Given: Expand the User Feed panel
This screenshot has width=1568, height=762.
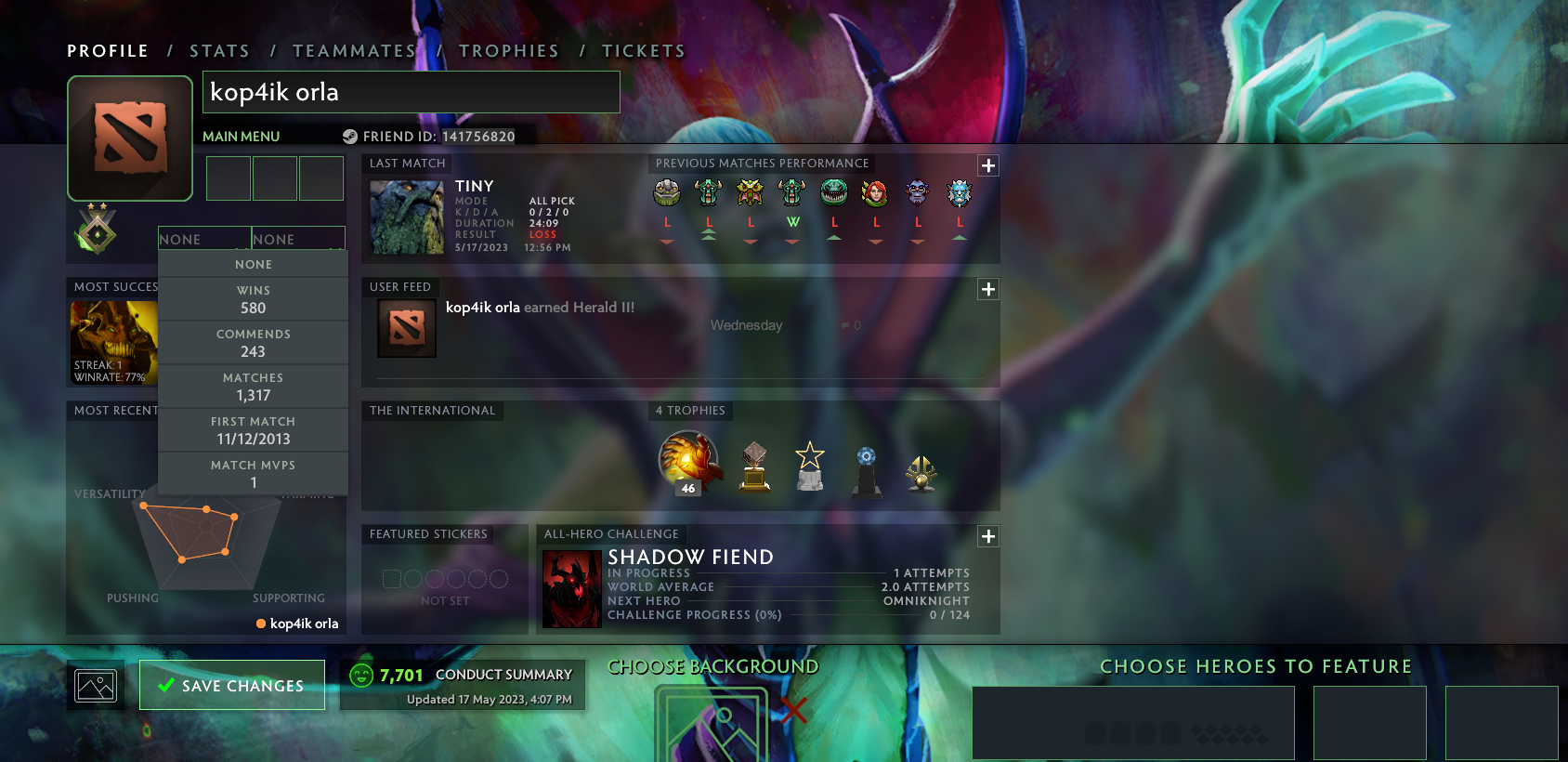Looking at the screenshot, I should point(987,289).
